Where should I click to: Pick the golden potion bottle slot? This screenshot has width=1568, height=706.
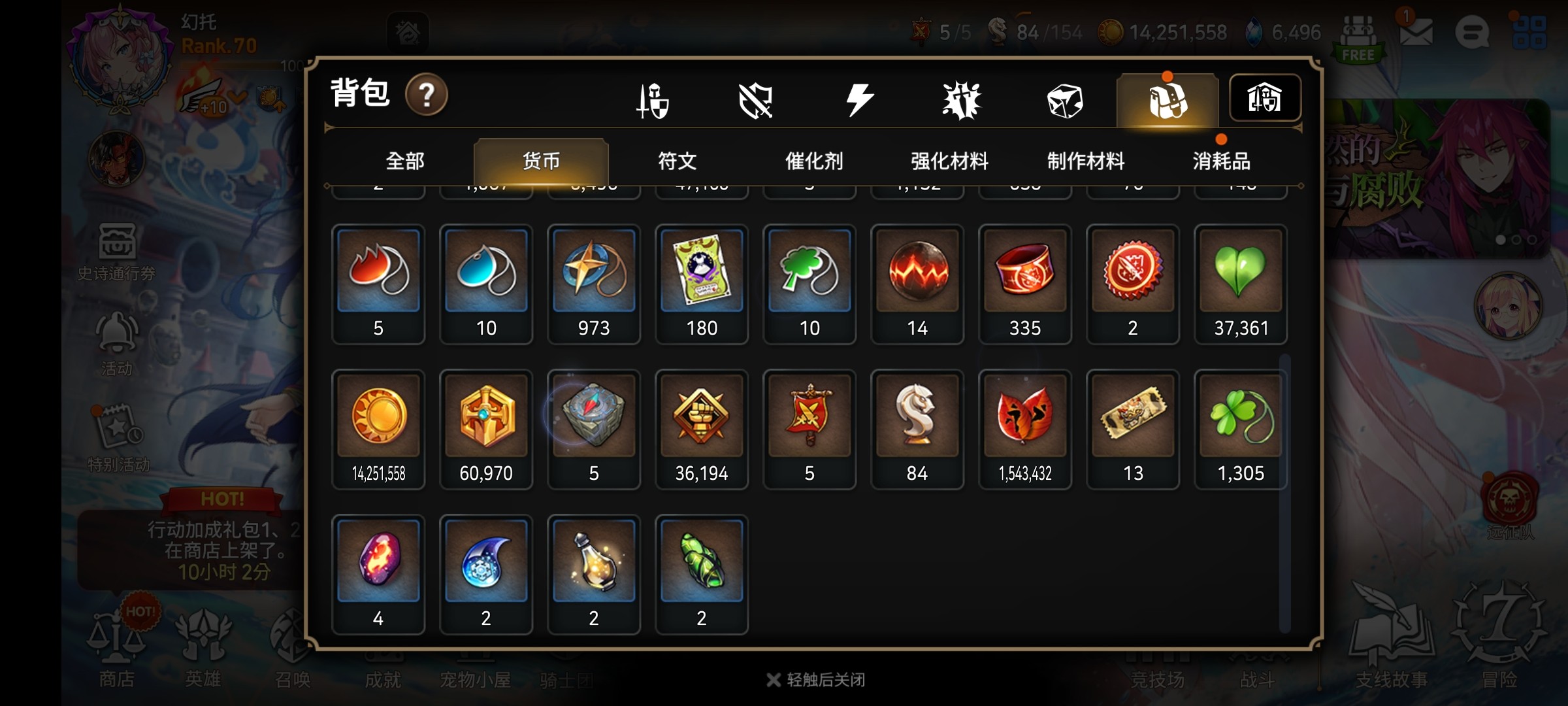pyautogui.click(x=594, y=573)
